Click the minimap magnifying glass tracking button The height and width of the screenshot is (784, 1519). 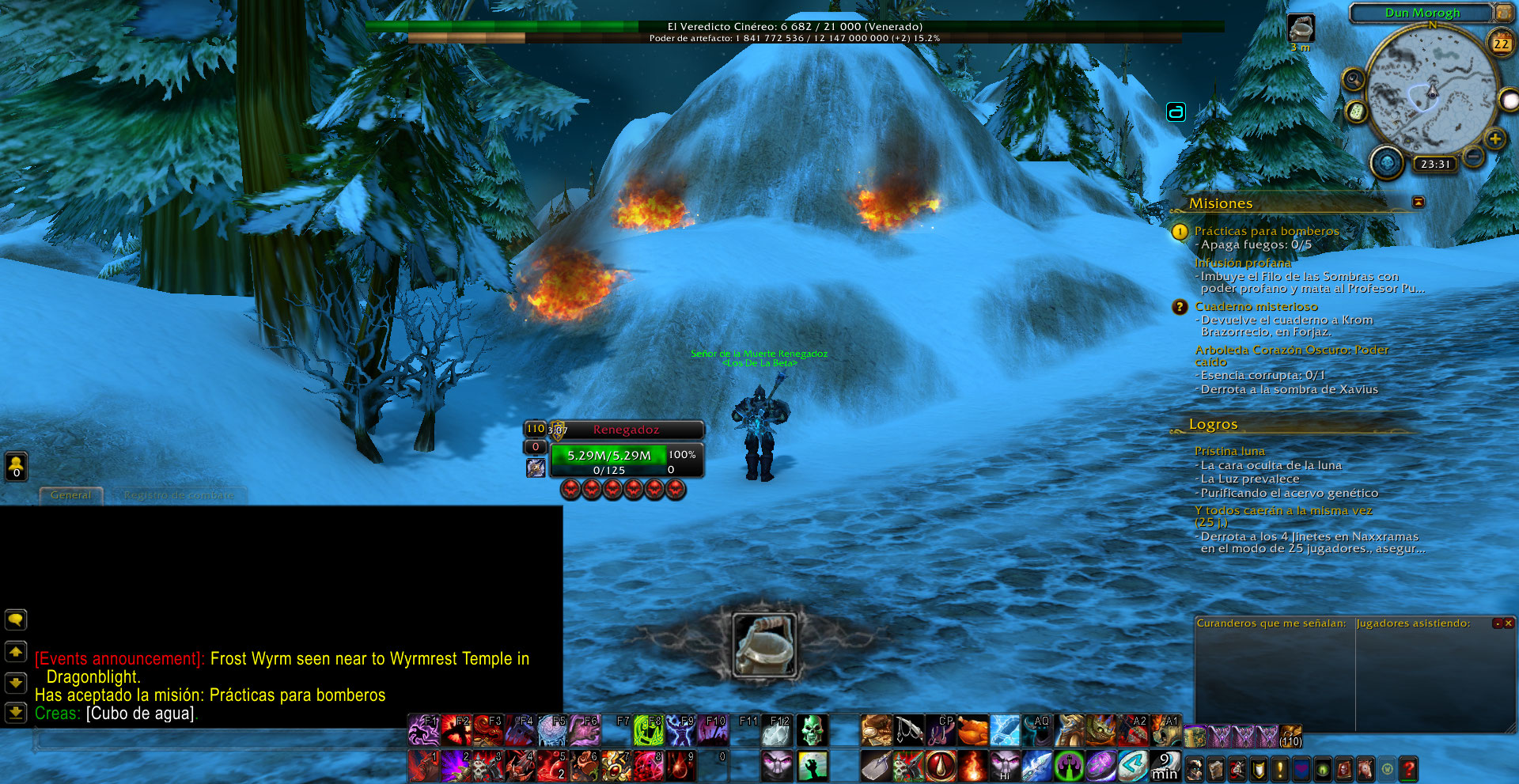click(x=1354, y=79)
